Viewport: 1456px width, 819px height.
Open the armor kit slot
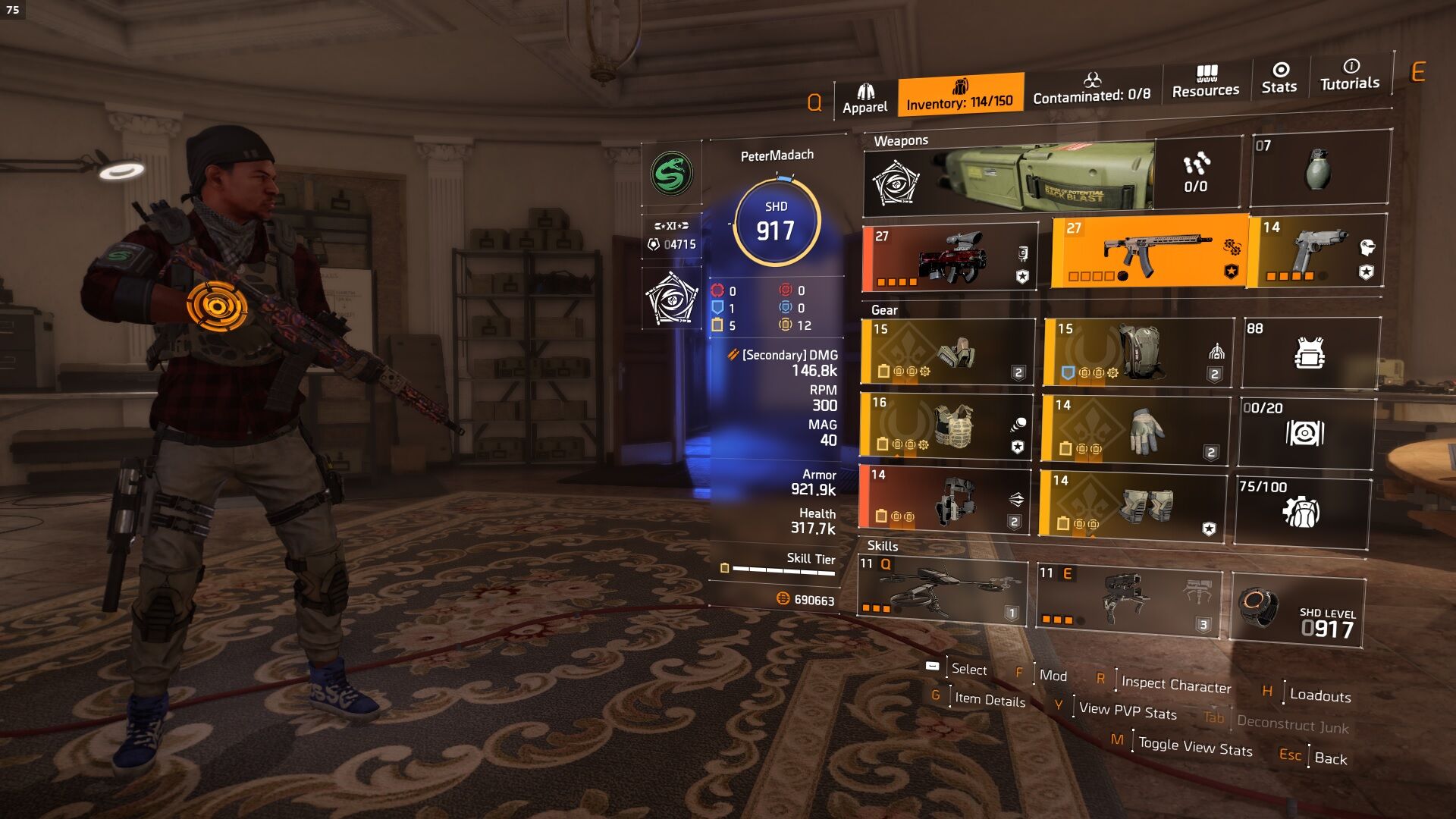[1310, 353]
